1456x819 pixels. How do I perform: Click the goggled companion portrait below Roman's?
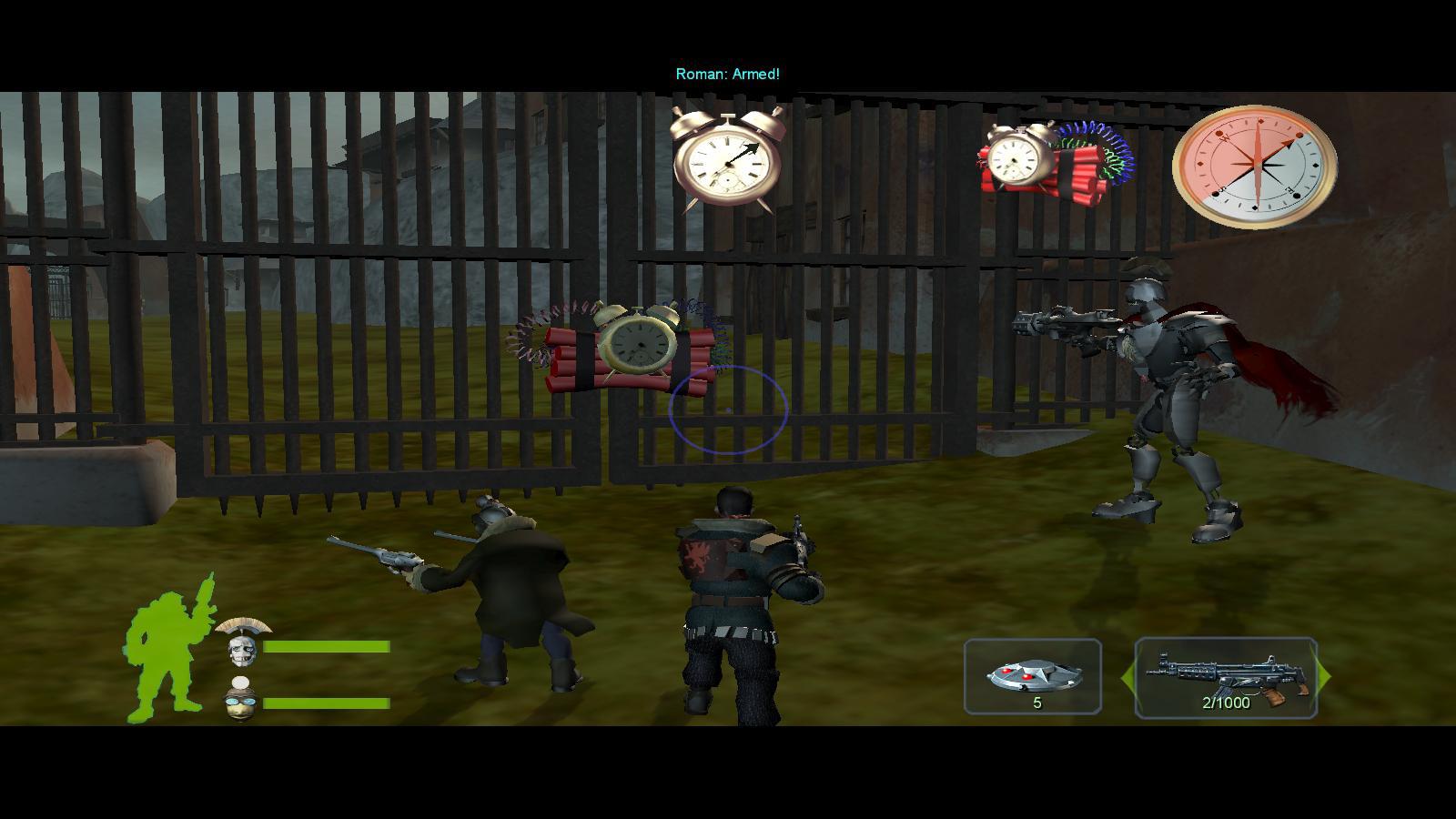click(238, 700)
